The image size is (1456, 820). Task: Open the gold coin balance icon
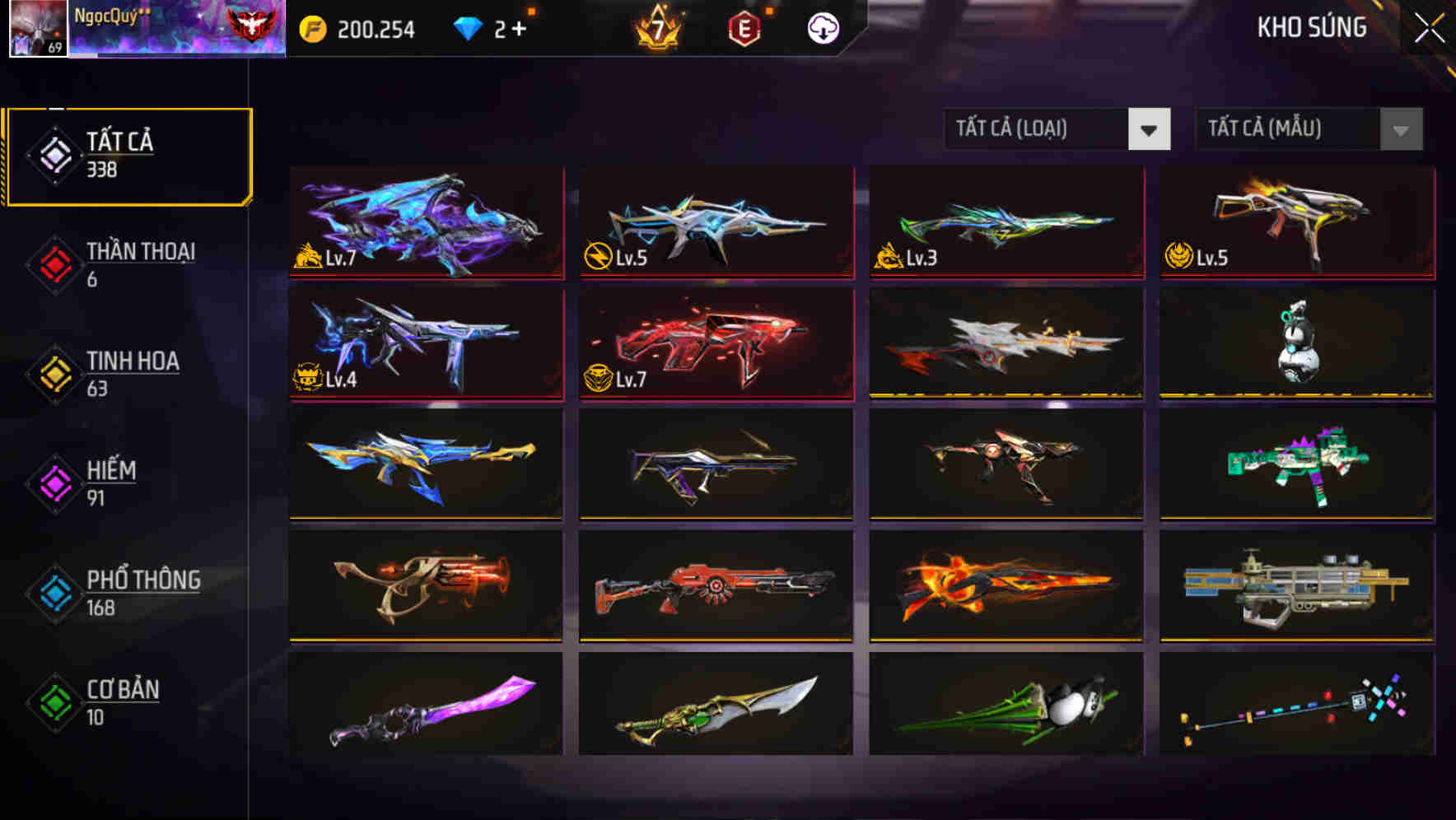pyautogui.click(x=315, y=27)
